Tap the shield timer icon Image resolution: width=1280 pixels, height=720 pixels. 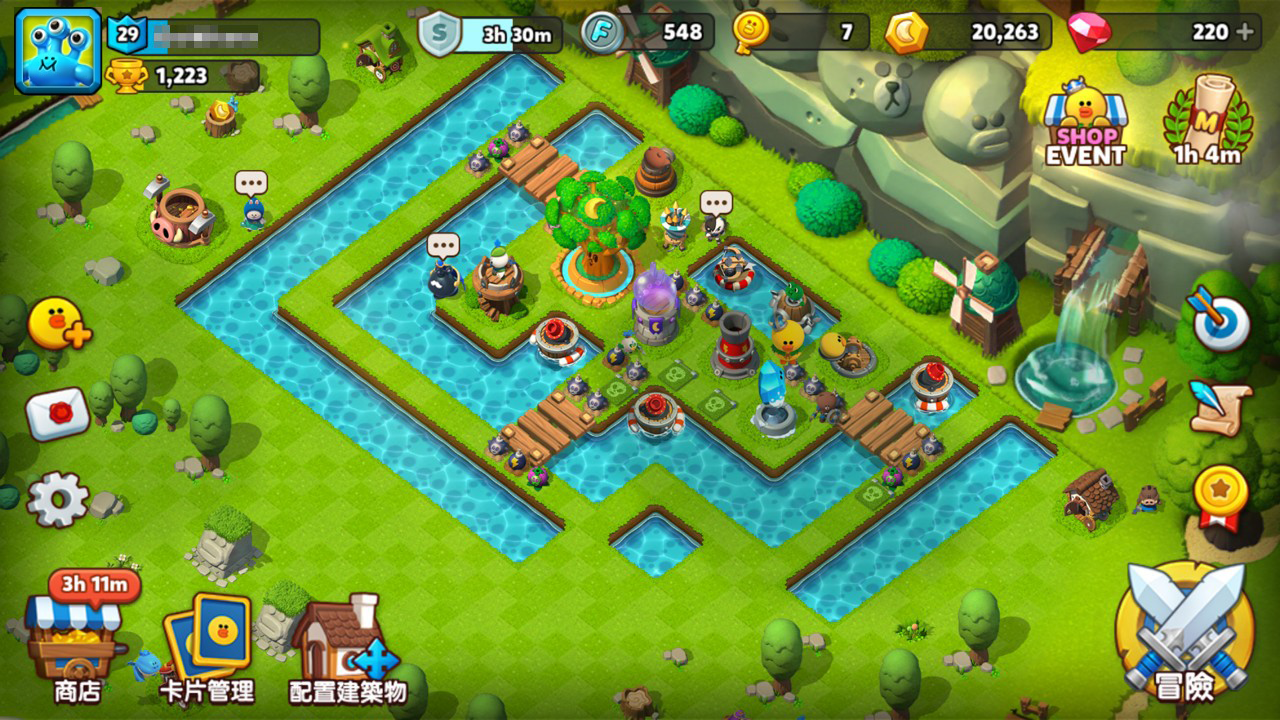[438, 35]
